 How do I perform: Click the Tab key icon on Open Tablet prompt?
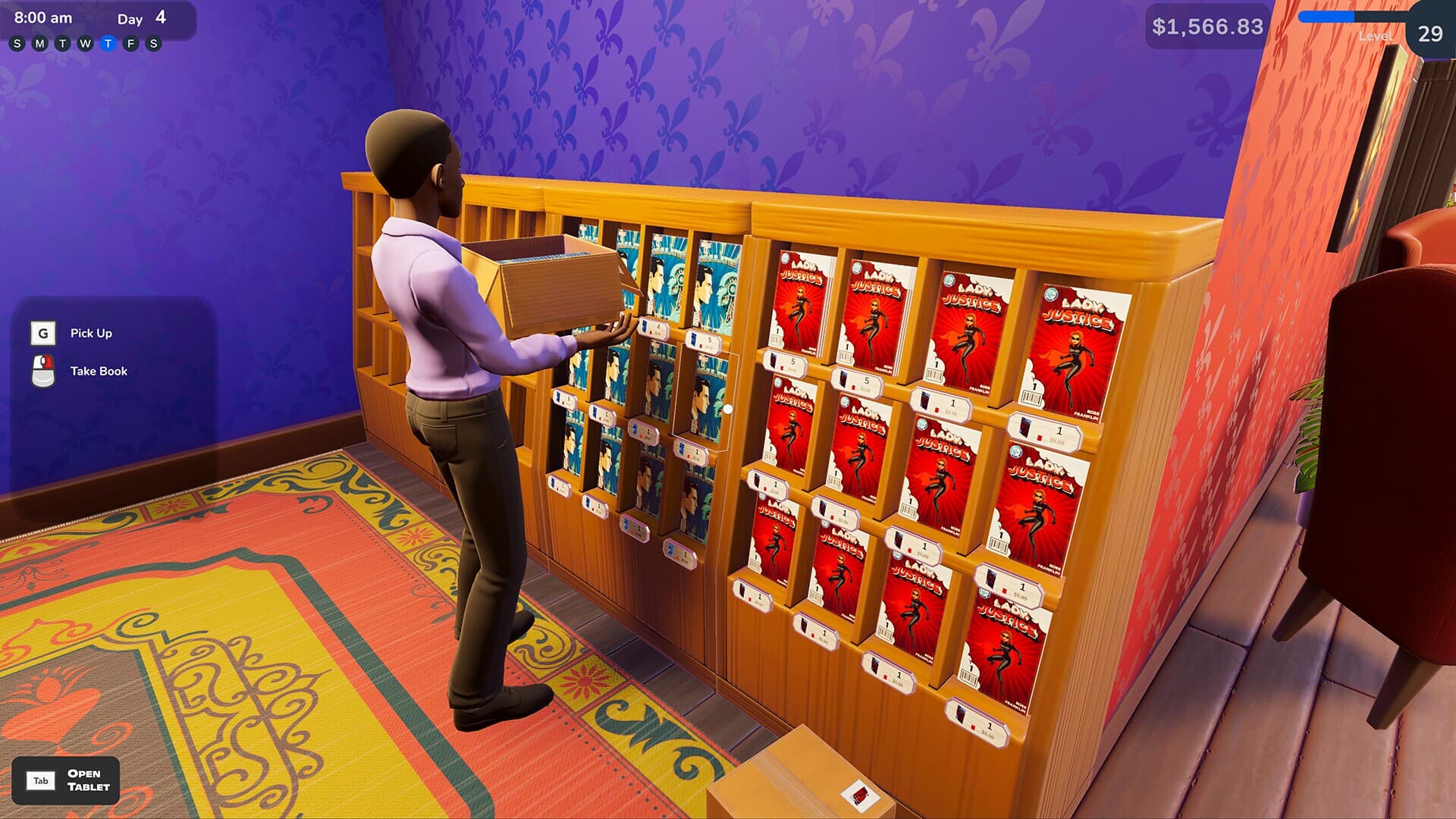coord(42,780)
